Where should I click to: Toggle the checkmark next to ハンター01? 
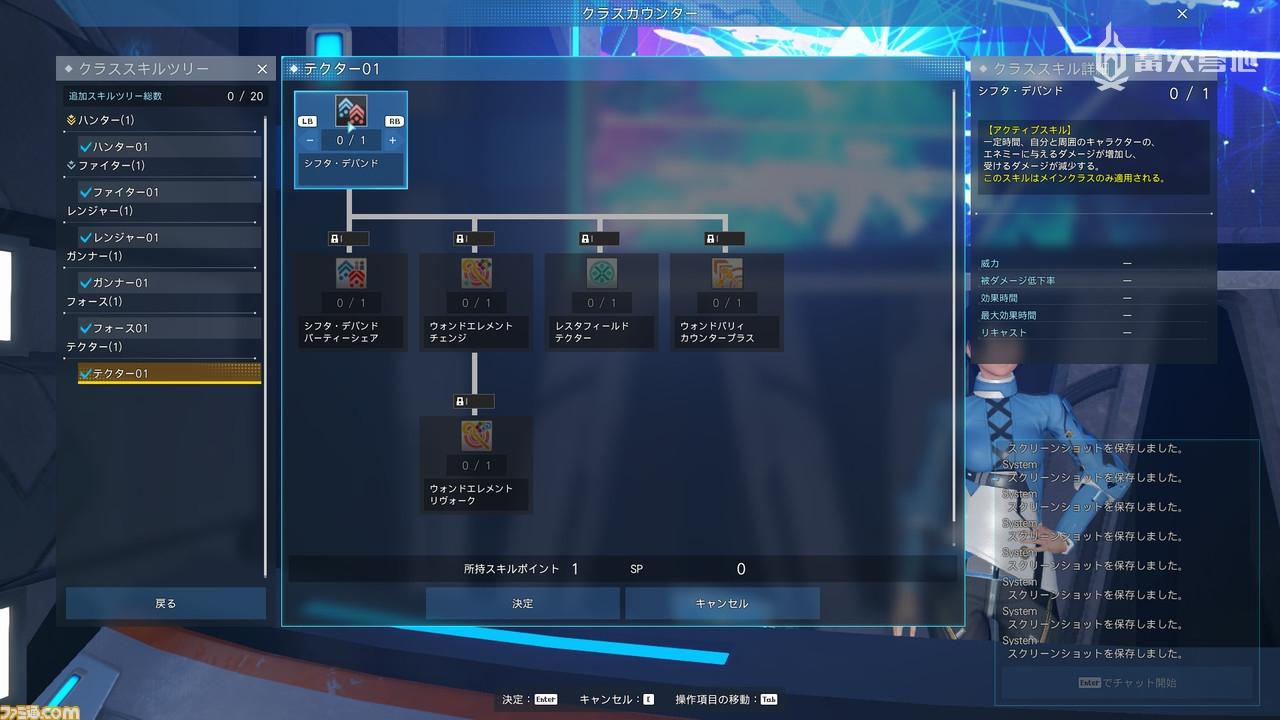(x=87, y=146)
